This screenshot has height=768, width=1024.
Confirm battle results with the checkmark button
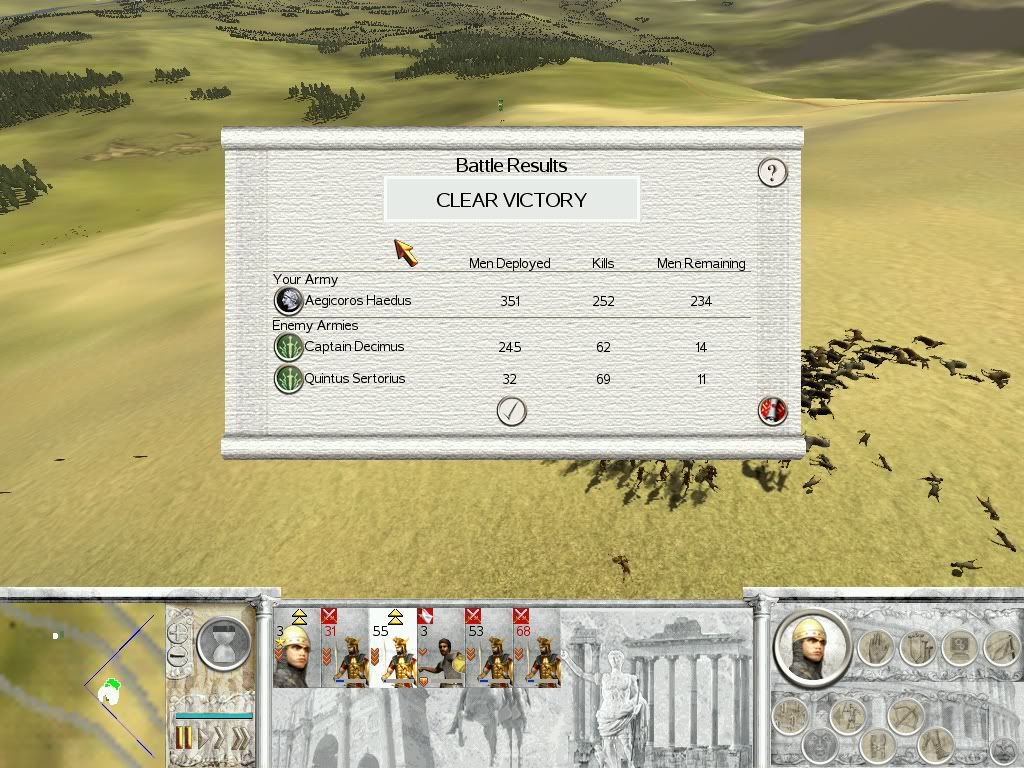[x=511, y=411]
